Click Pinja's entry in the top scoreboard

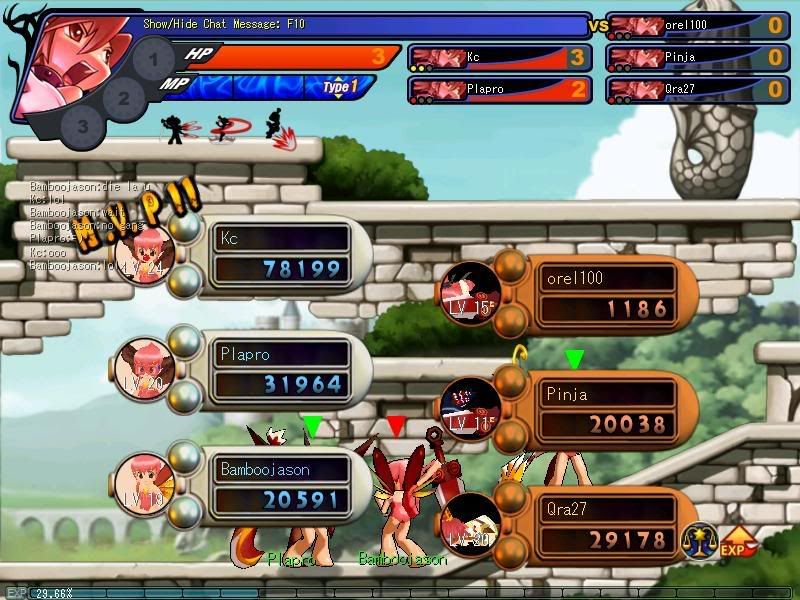coord(697,58)
